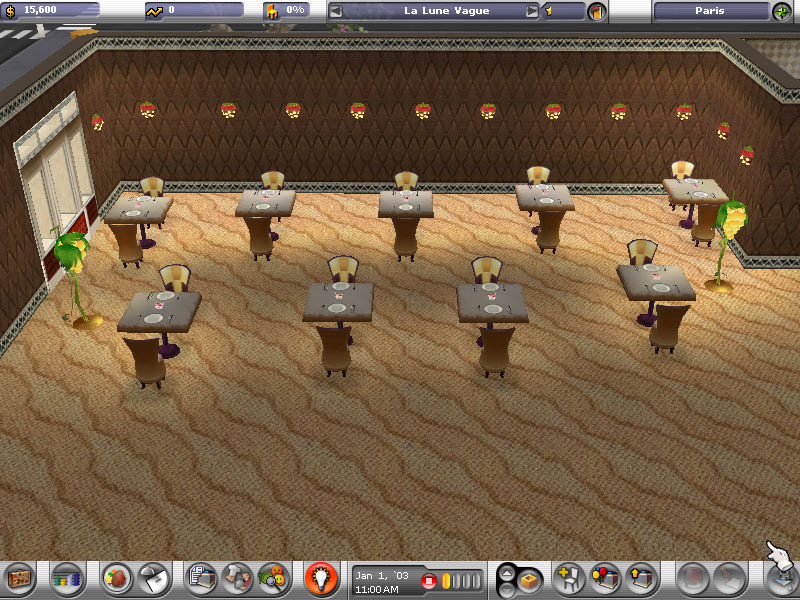Click the upgrade building arrow button
Viewport: 800px width, 600px height.
(x=640, y=577)
